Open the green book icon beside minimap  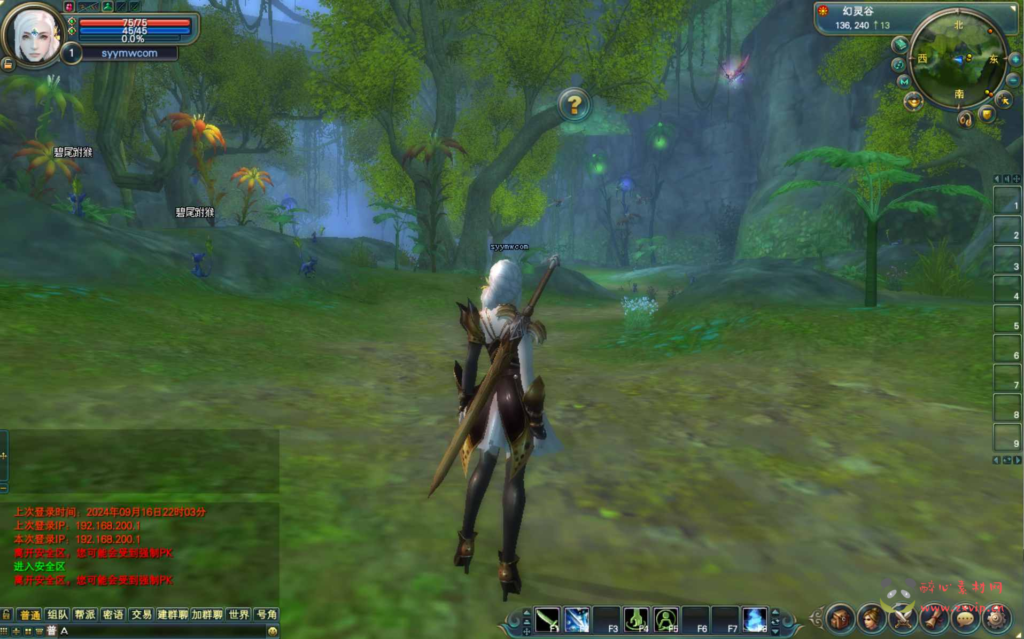coord(900,44)
